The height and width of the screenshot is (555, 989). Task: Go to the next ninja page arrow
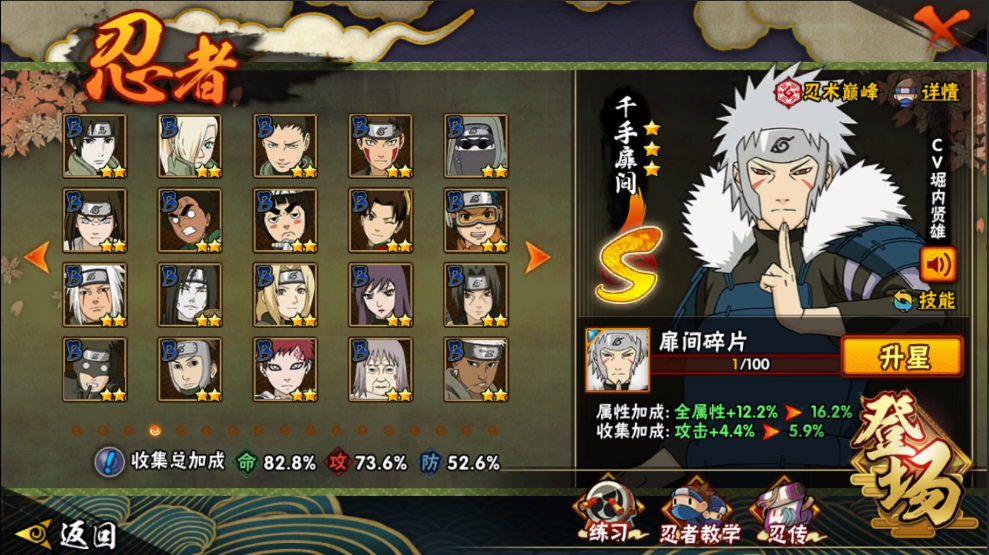538,257
